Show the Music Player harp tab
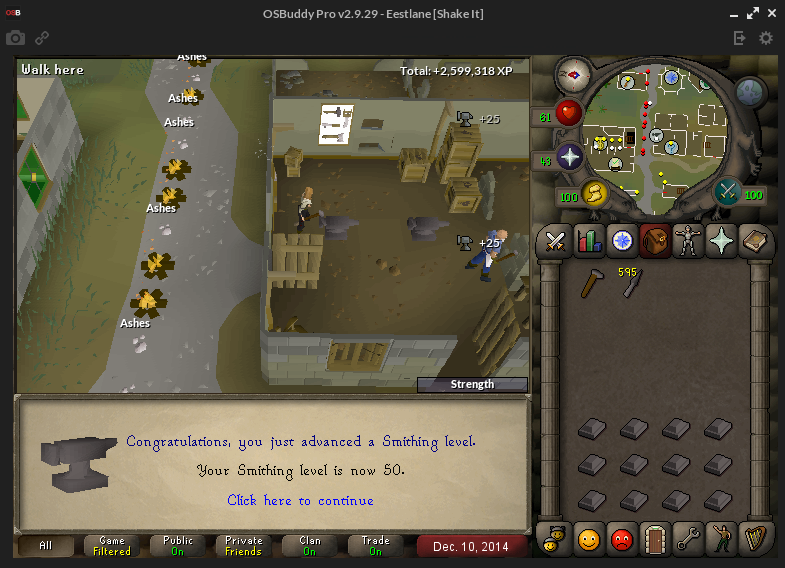Image resolution: width=785 pixels, height=568 pixels. click(752, 539)
